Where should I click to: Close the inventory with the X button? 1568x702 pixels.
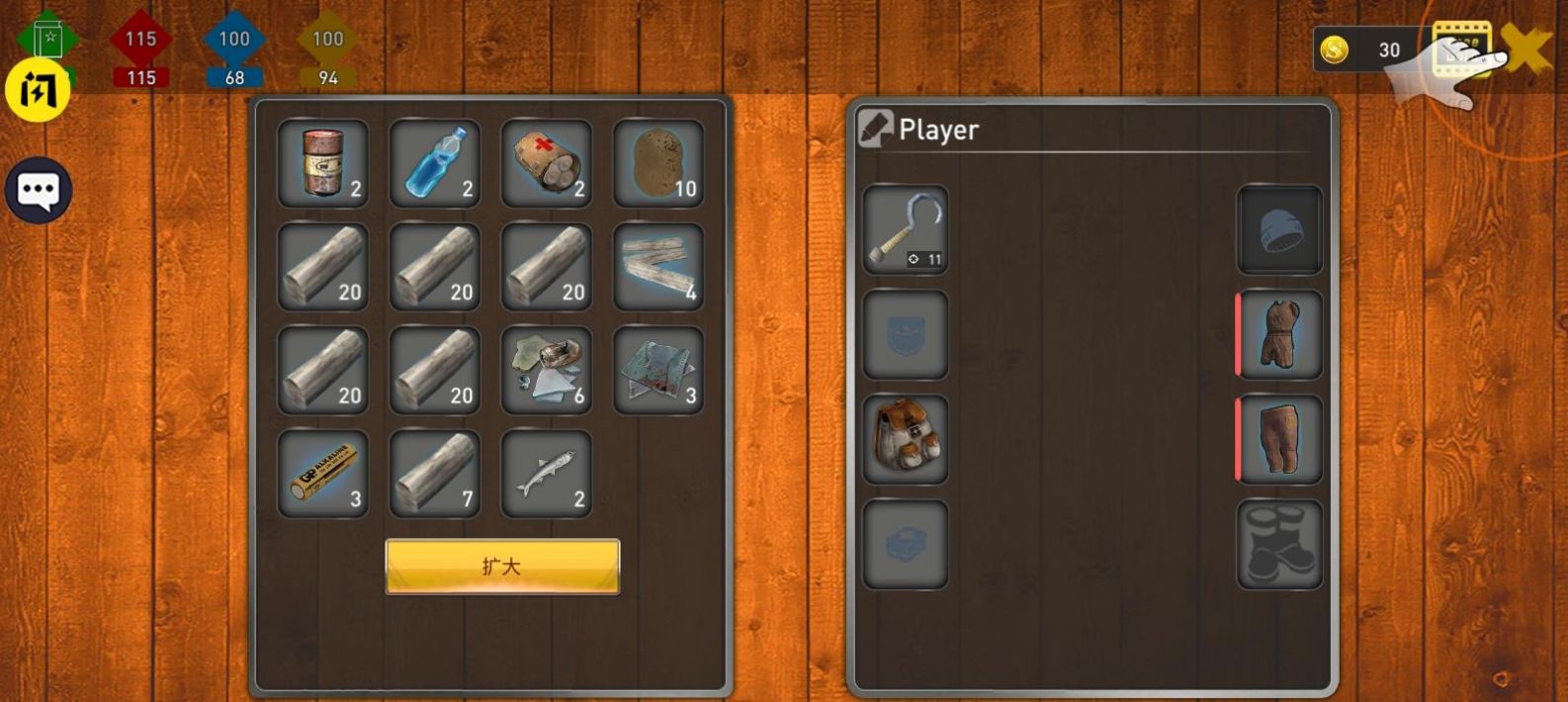(1526, 49)
